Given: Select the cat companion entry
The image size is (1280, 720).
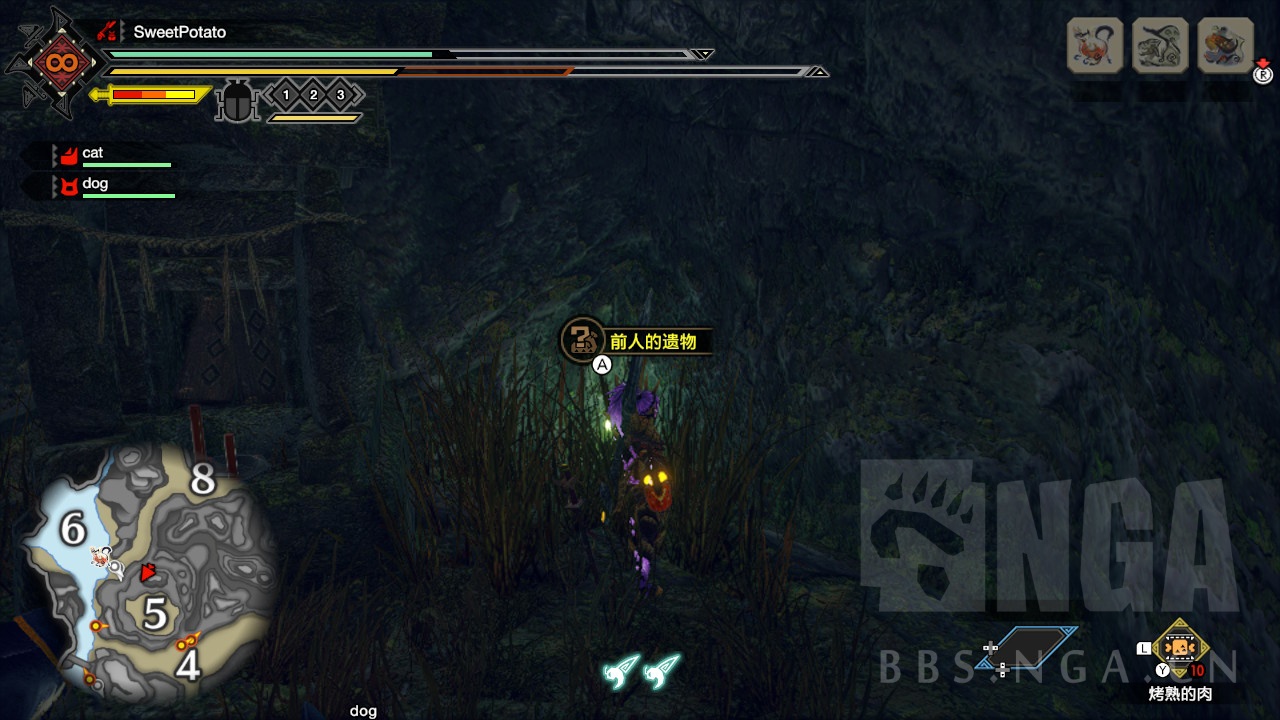Looking at the screenshot, I should [x=92, y=154].
